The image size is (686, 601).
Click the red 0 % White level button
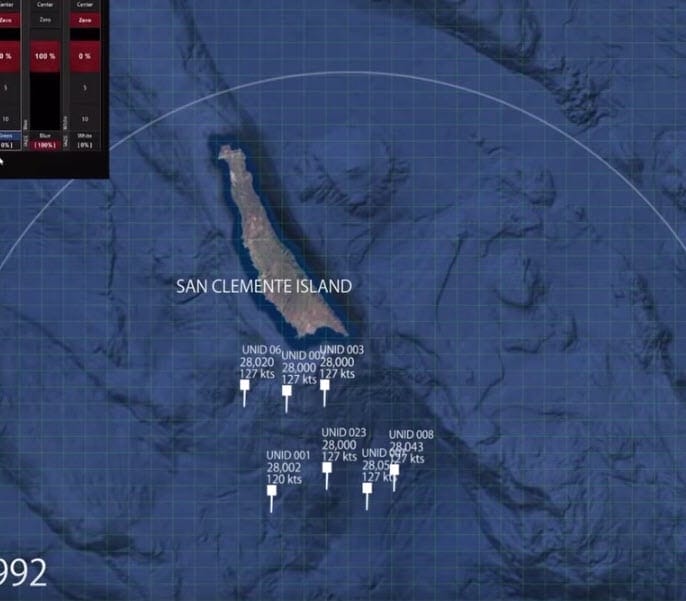click(84, 56)
